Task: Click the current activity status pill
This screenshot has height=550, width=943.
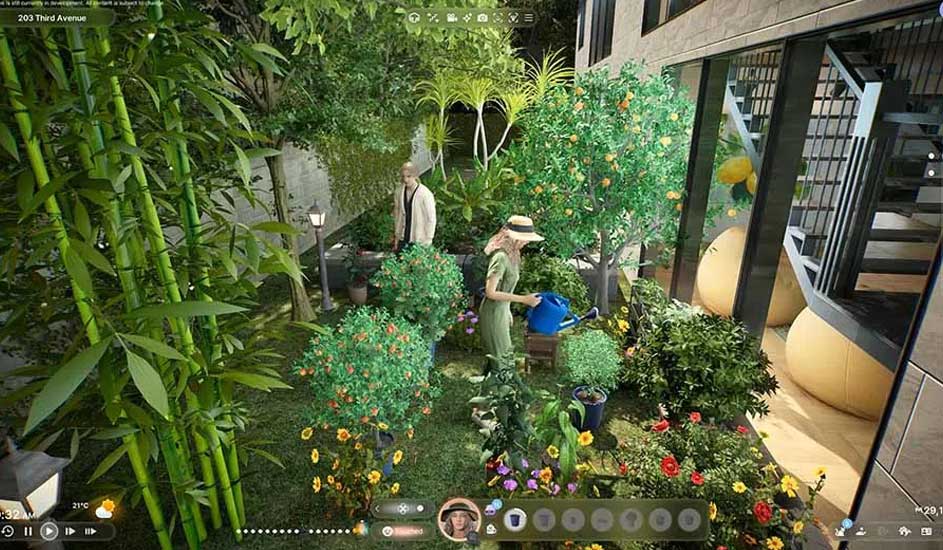Action: [x=403, y=531]
